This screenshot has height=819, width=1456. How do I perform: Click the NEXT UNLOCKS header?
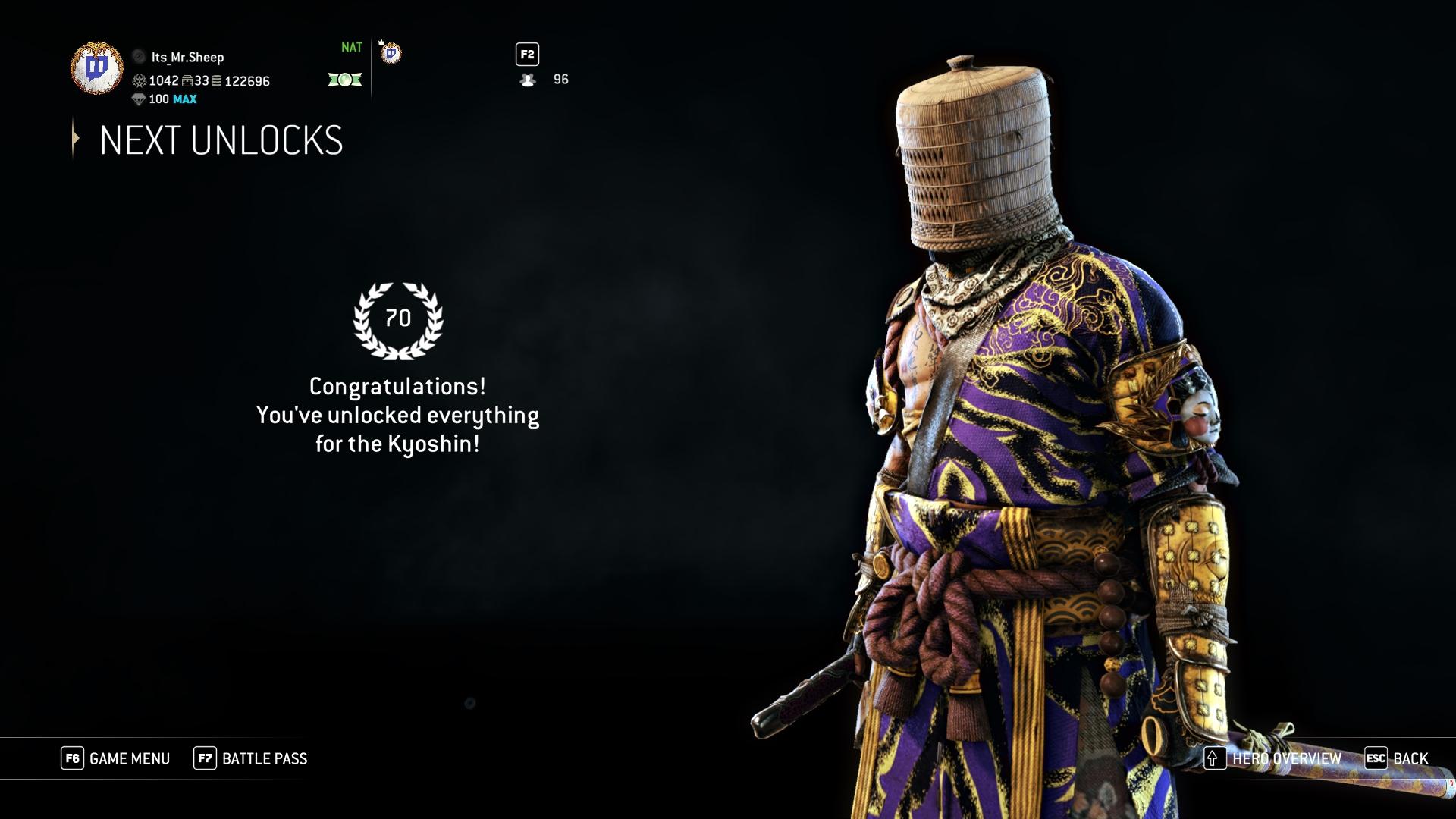[220, 141]
